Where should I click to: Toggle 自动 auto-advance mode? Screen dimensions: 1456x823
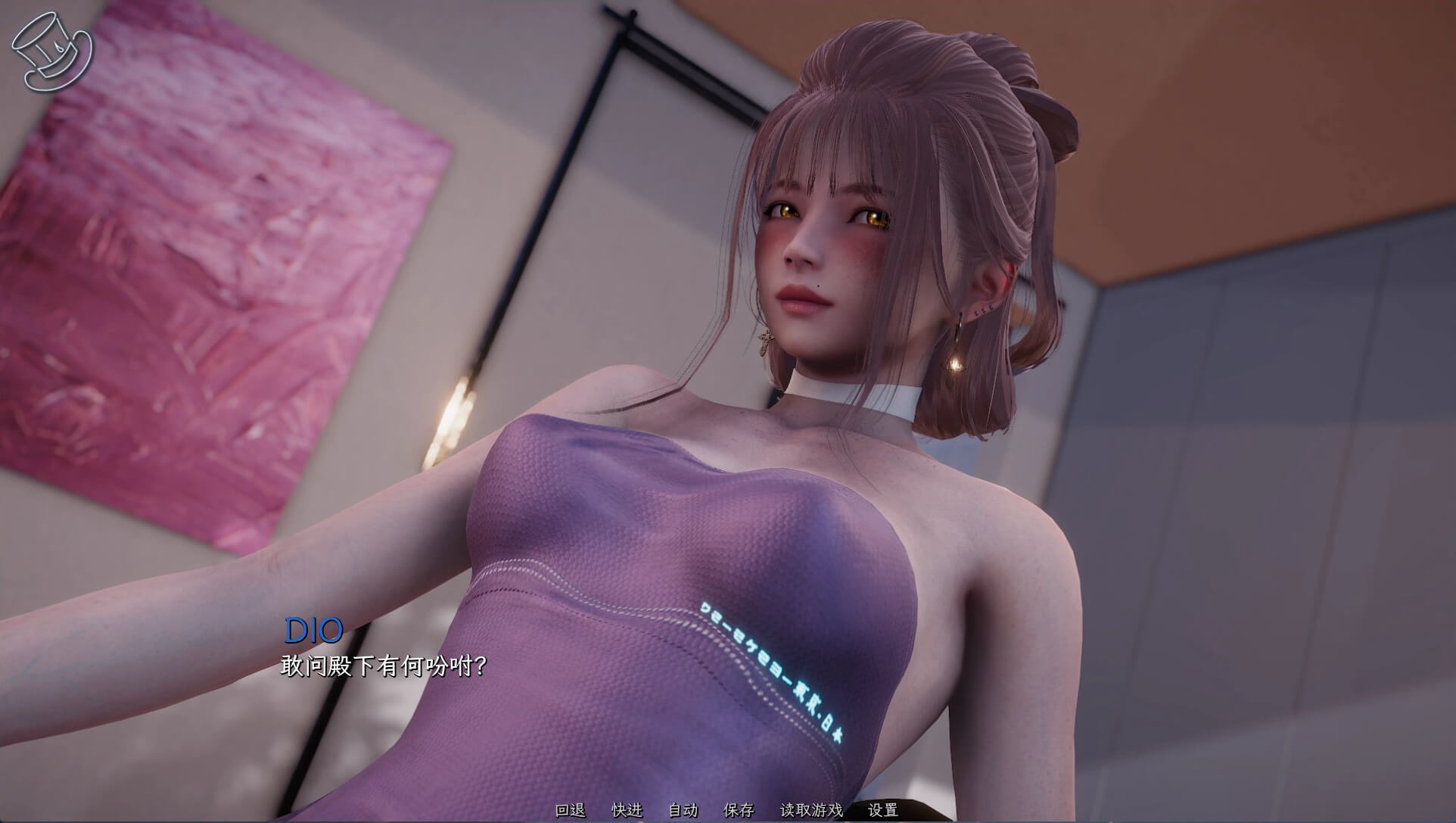pos(683,810)
